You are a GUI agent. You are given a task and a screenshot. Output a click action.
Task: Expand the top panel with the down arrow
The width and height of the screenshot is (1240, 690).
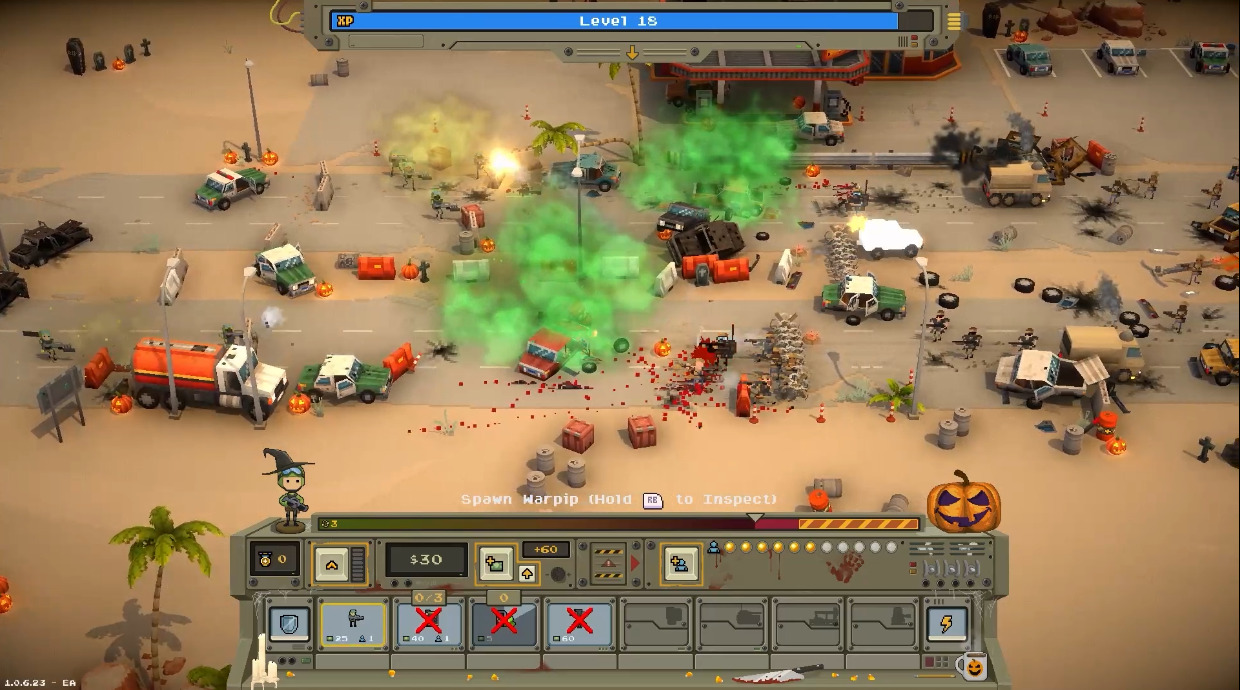tap(632, 52)
